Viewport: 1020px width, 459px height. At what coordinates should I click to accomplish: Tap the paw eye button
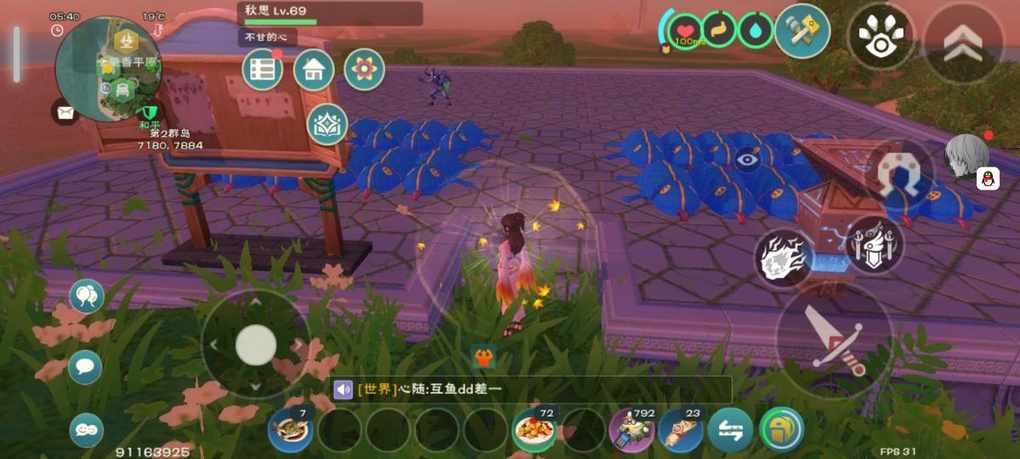point(881,36)
